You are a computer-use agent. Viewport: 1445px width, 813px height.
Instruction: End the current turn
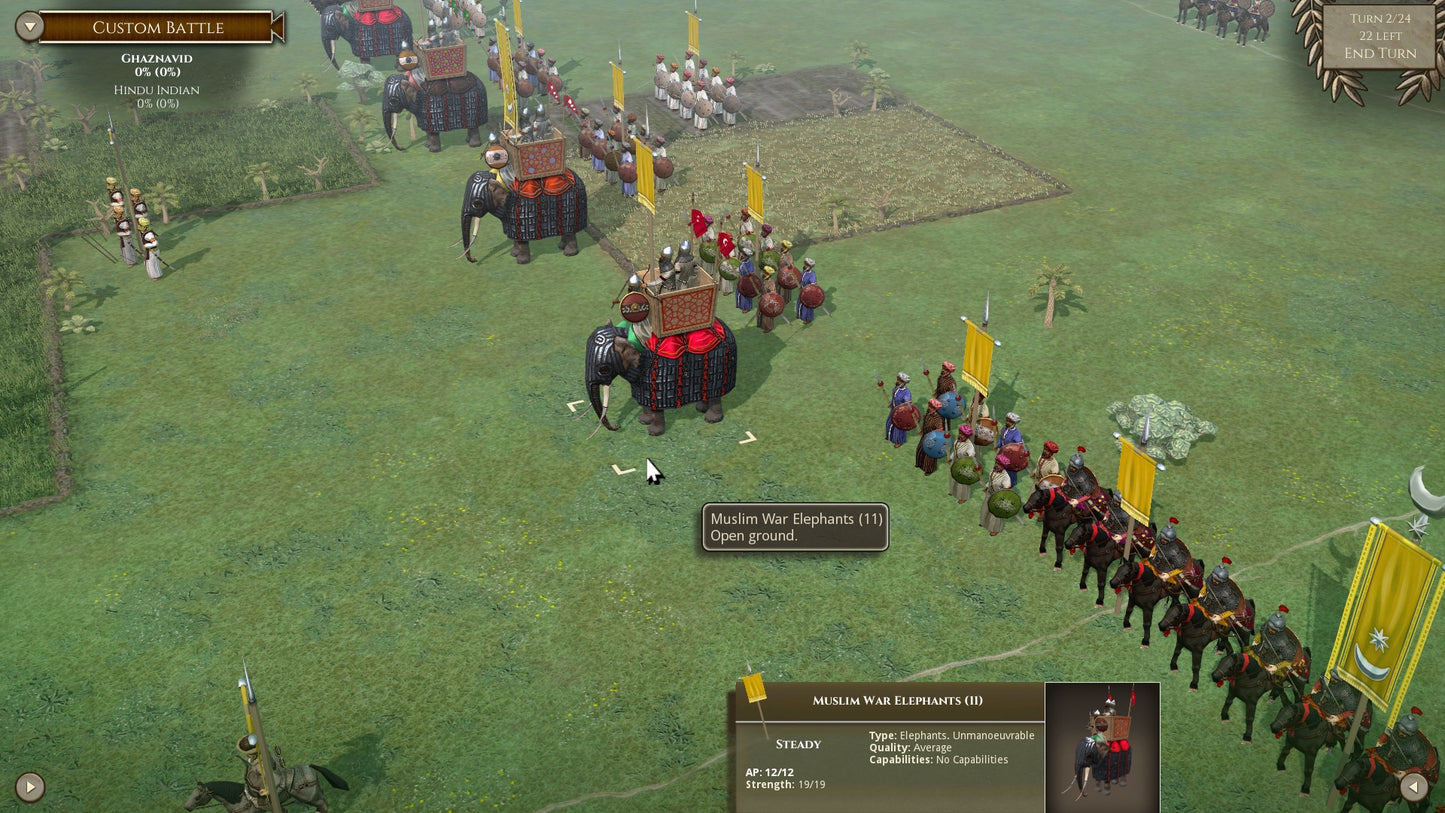tap(1379, 53)
